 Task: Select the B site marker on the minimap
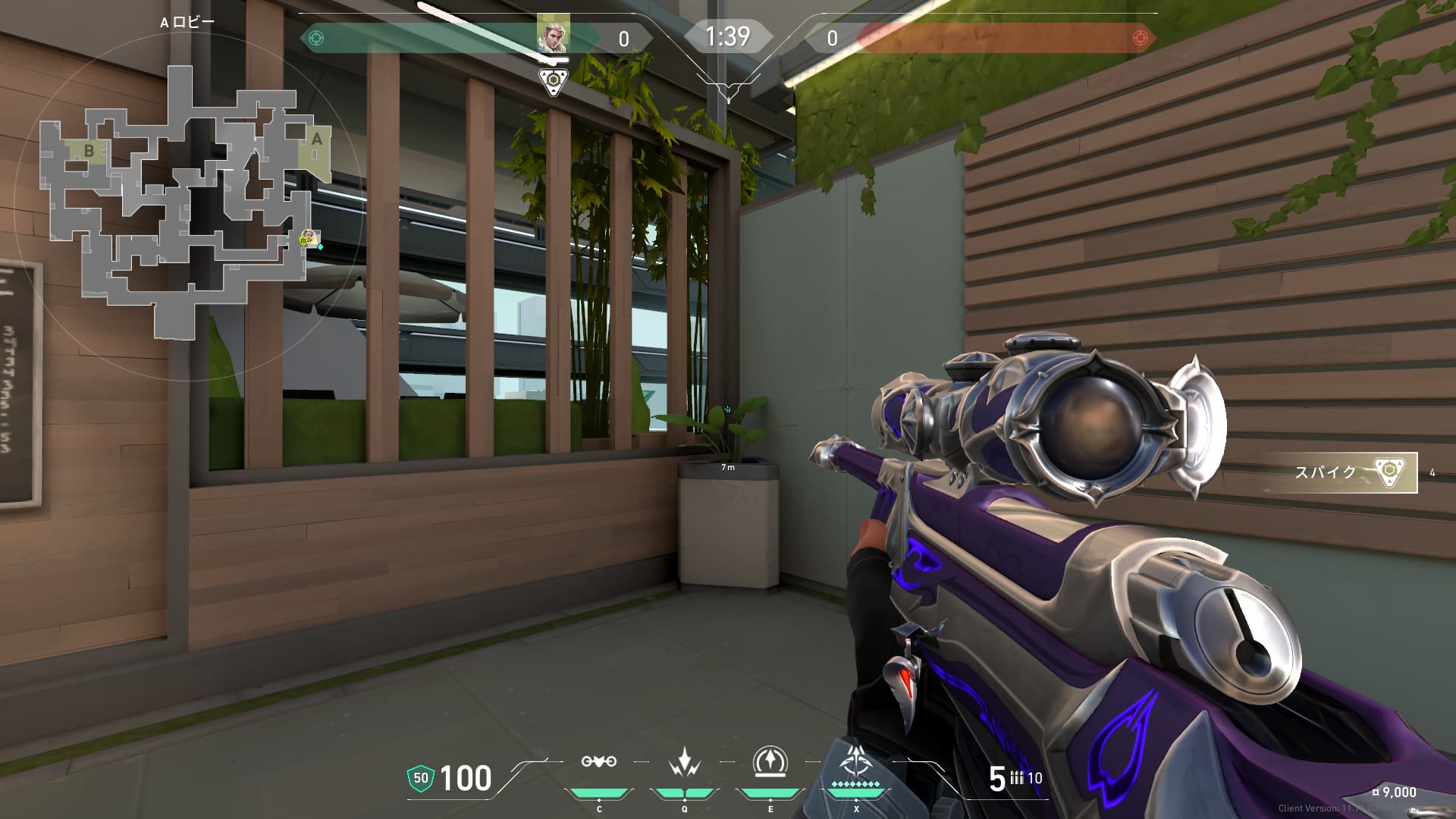89,150
